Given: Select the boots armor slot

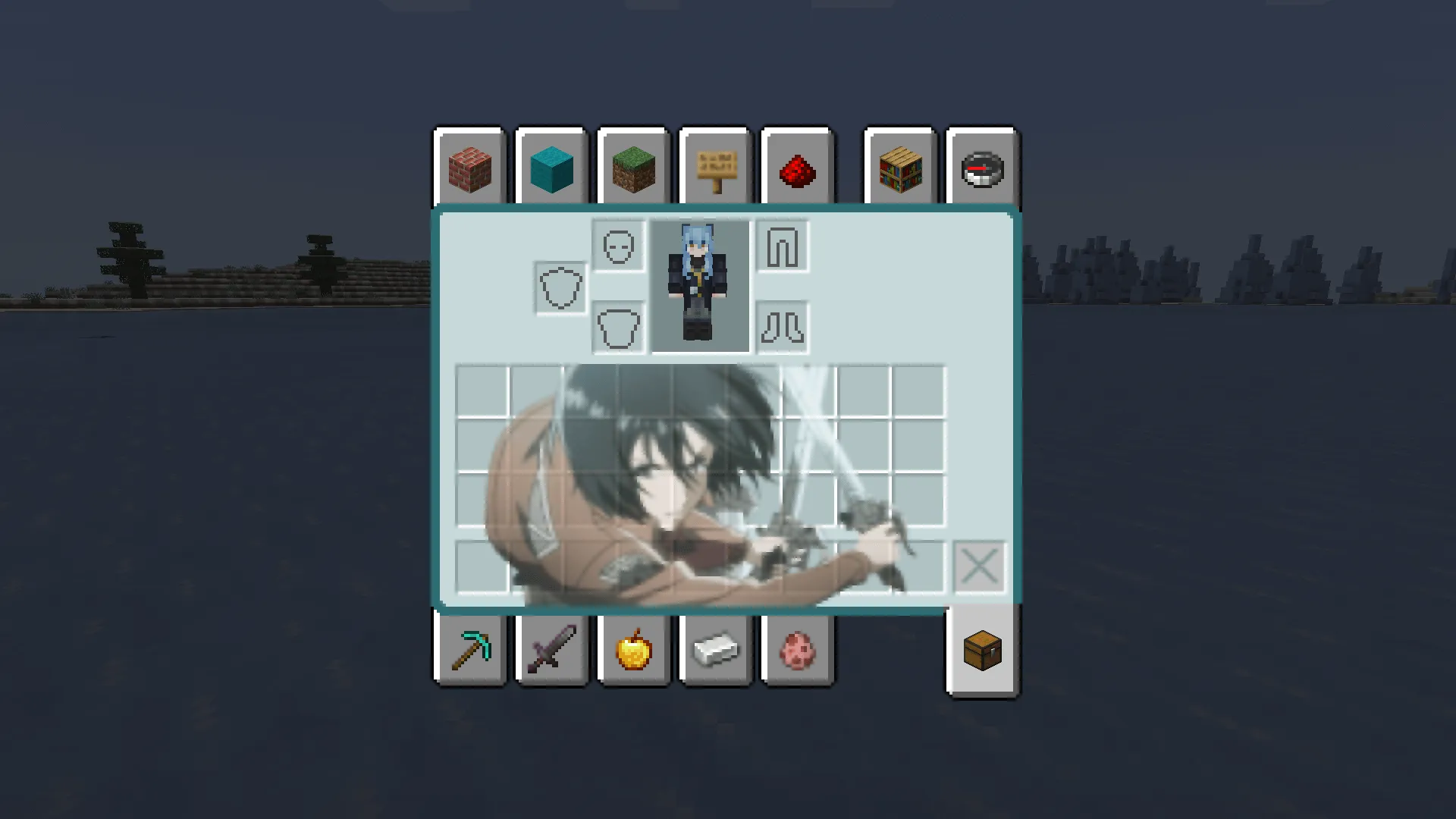Looking at the screenshot, I should pos(783,328).
